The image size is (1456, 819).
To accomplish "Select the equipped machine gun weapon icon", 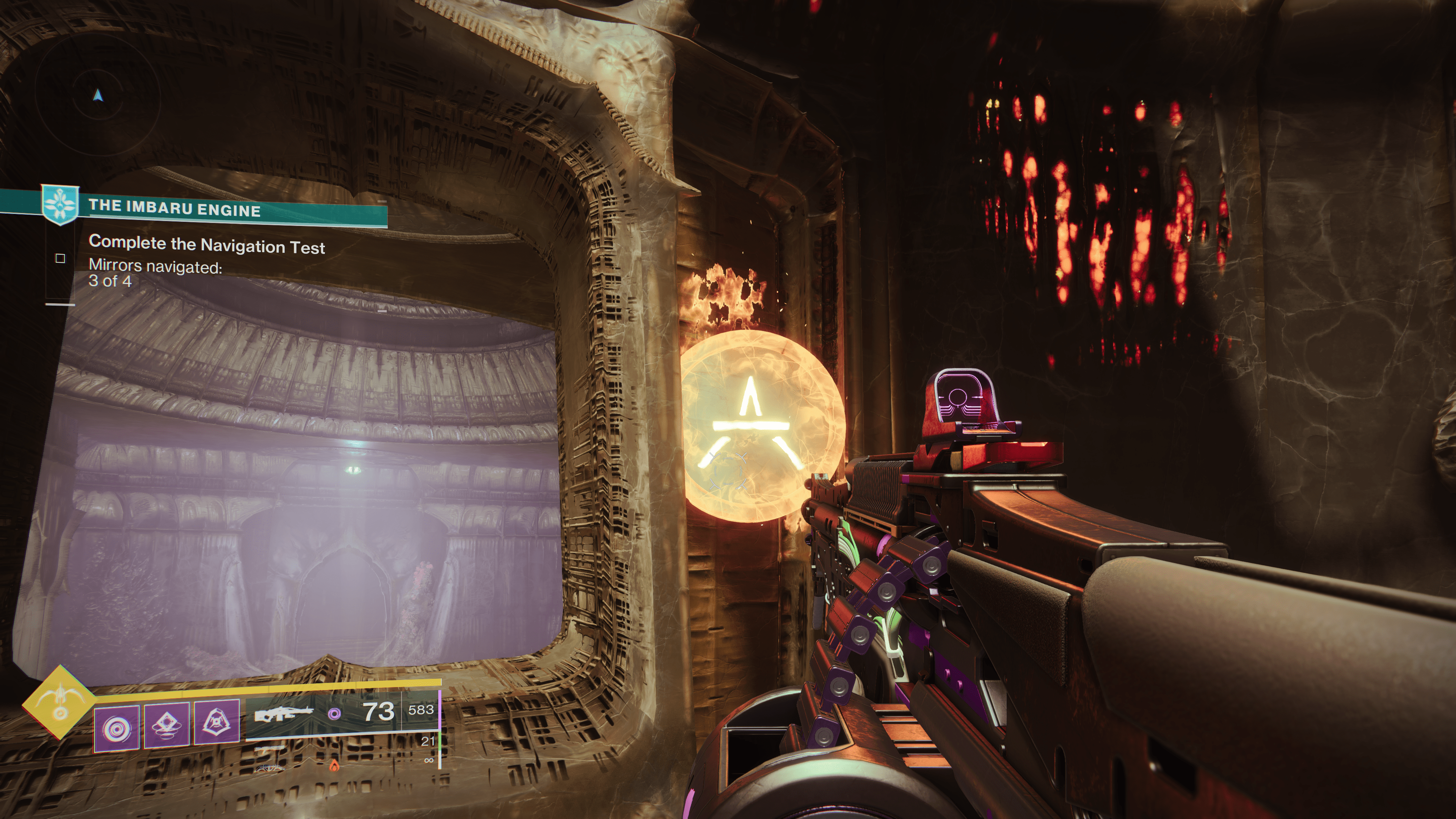I will pos(283,714).
